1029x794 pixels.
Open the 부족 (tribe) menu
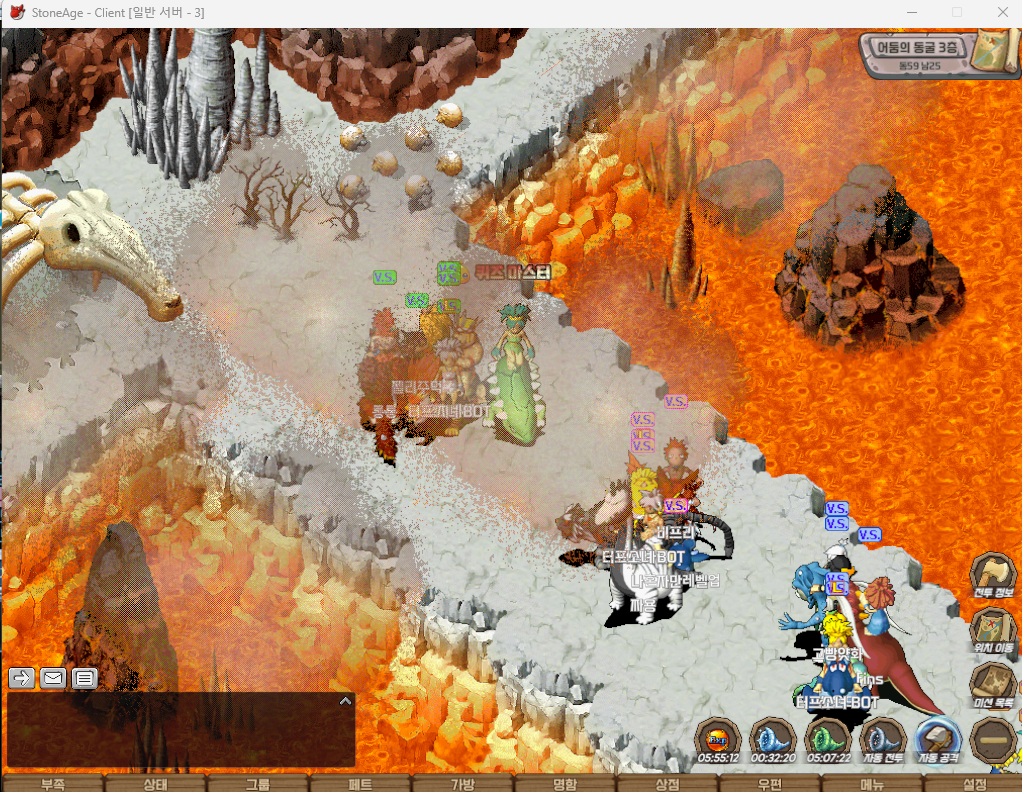point(52,785)
